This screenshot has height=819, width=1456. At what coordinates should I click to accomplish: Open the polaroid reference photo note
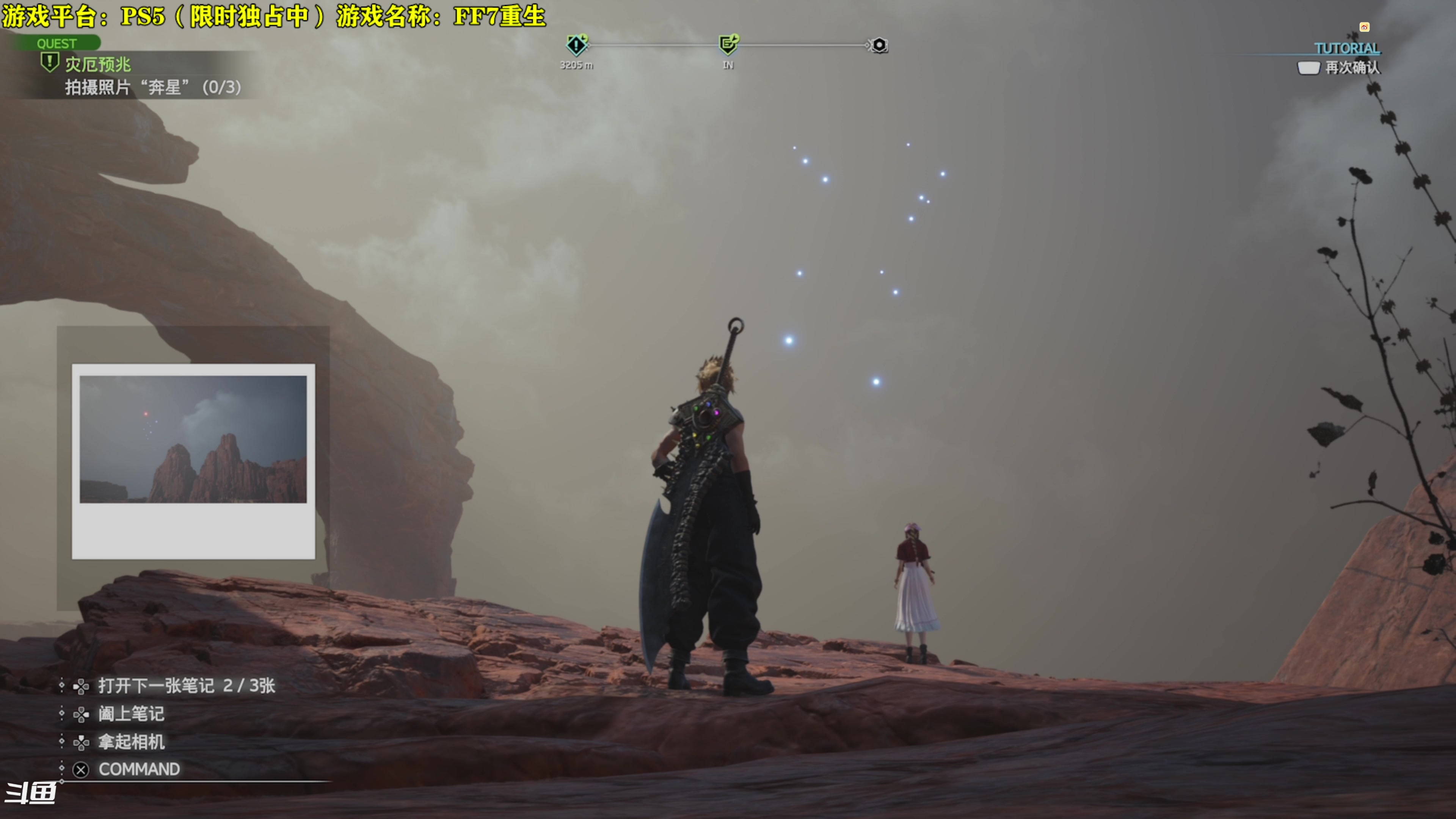(x=193, y=461)
